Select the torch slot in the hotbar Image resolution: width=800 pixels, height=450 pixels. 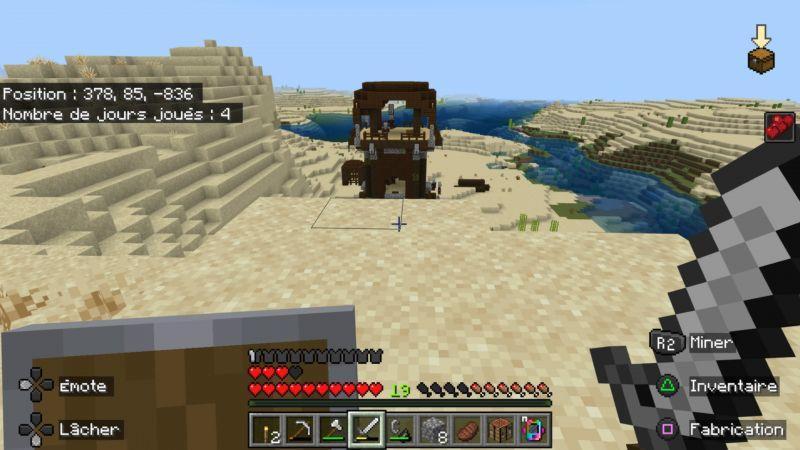(x=265, y=430)
